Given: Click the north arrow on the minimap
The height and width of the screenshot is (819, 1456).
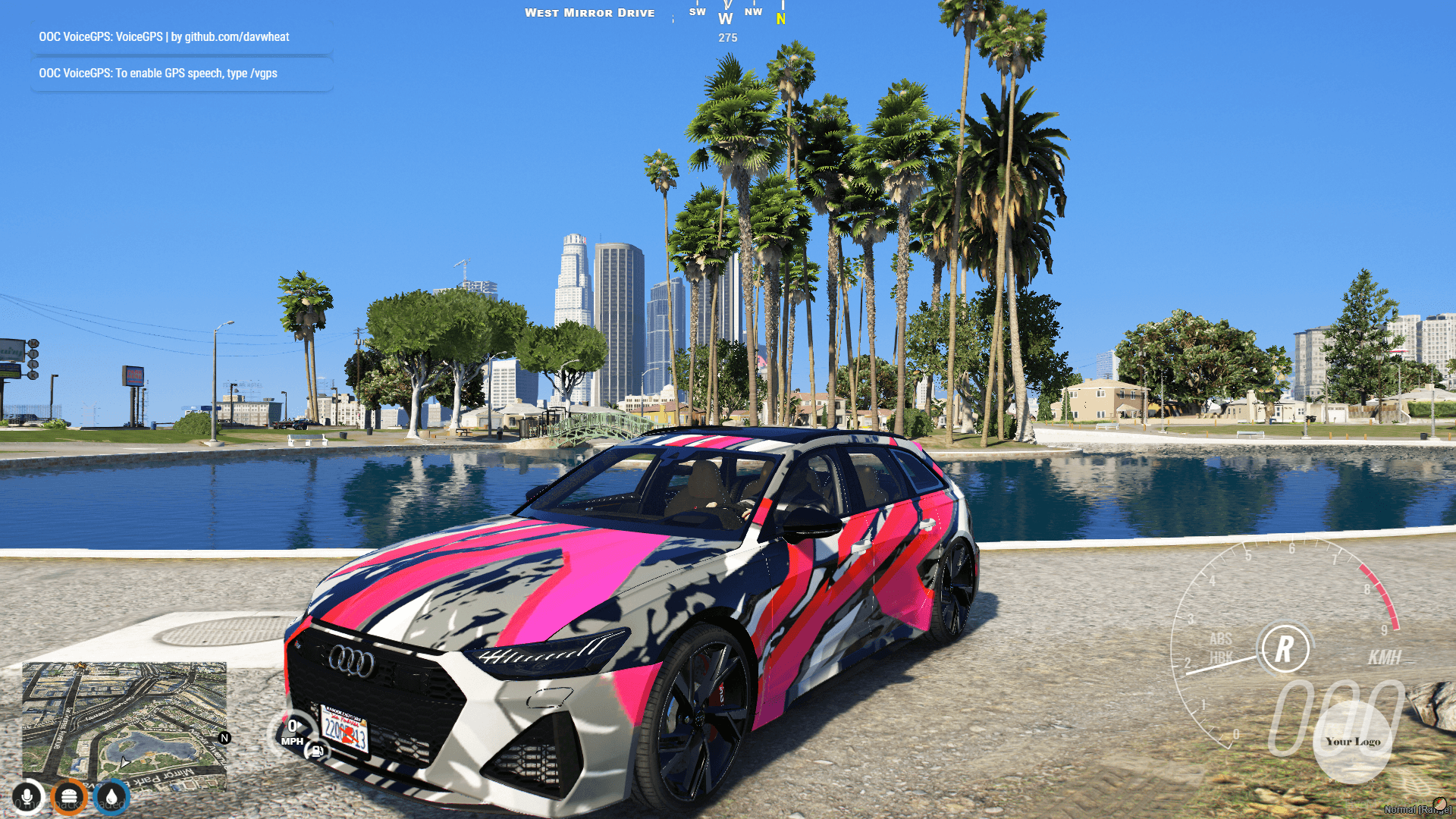Looking at the screenshot, I should tap(224, 738).
